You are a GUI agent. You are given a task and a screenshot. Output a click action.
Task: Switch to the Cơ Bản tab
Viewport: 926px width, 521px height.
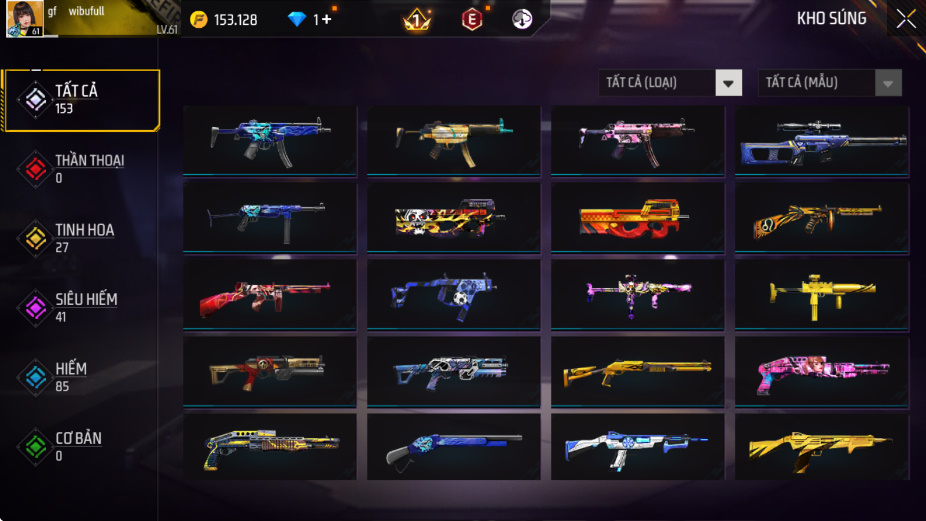pos(80,446)
